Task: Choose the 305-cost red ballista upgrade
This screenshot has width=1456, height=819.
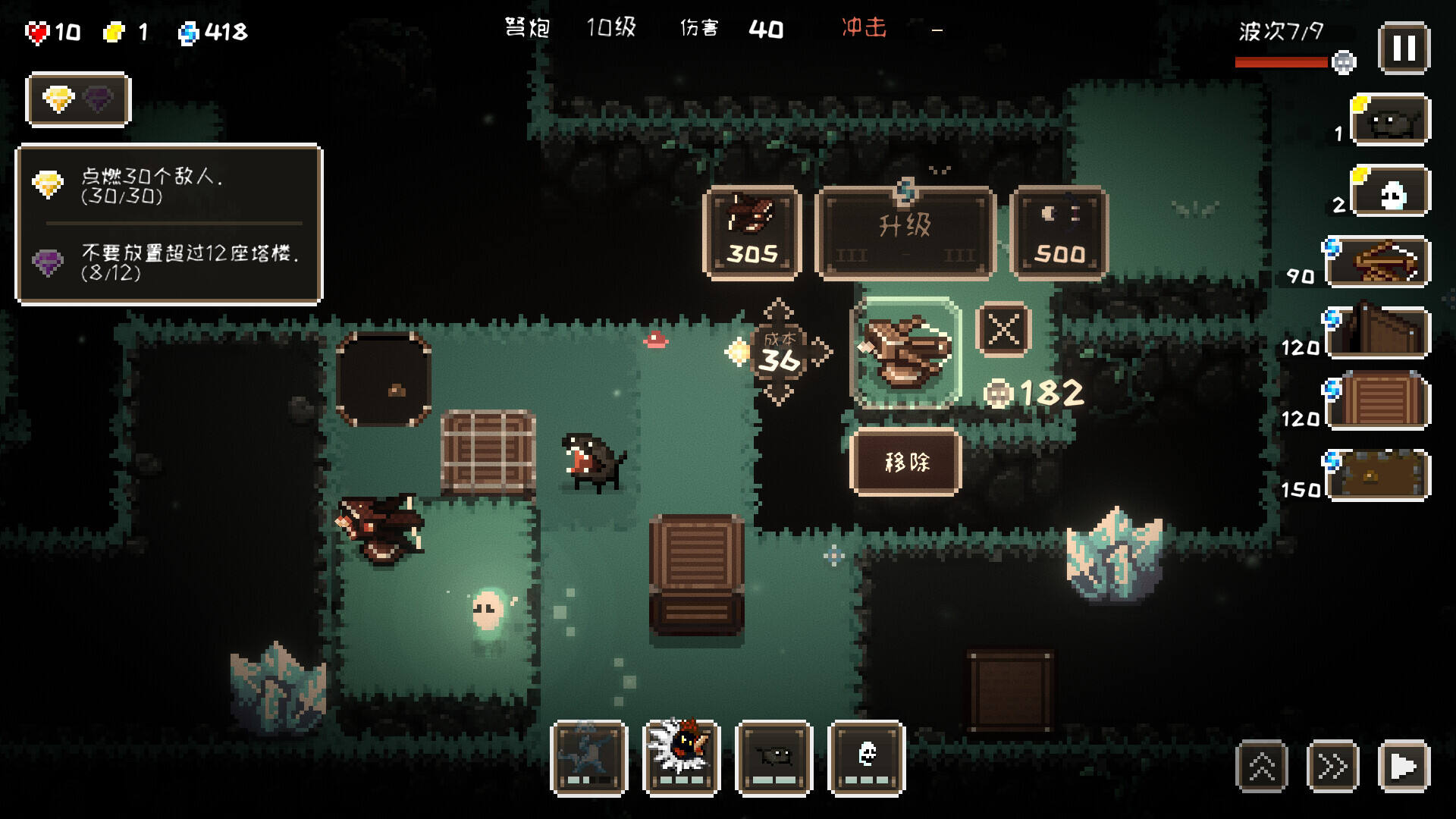Action: (752, 233)
